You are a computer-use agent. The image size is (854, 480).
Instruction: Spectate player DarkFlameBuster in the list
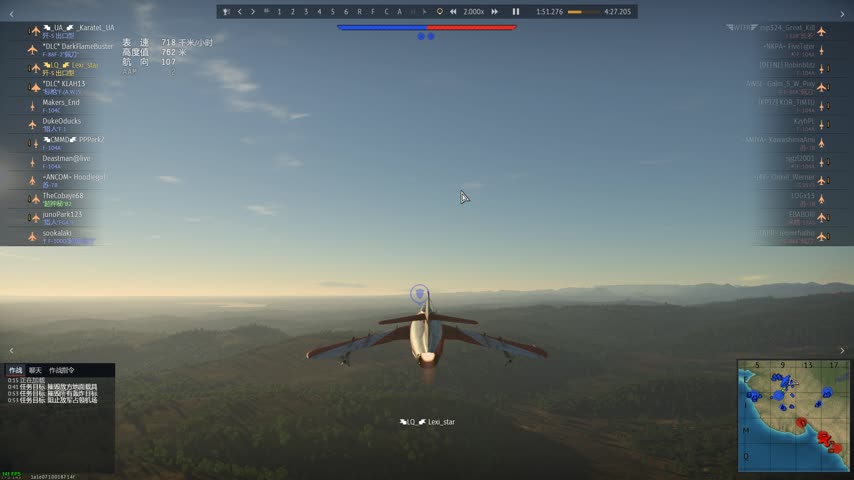coord(77,46)
